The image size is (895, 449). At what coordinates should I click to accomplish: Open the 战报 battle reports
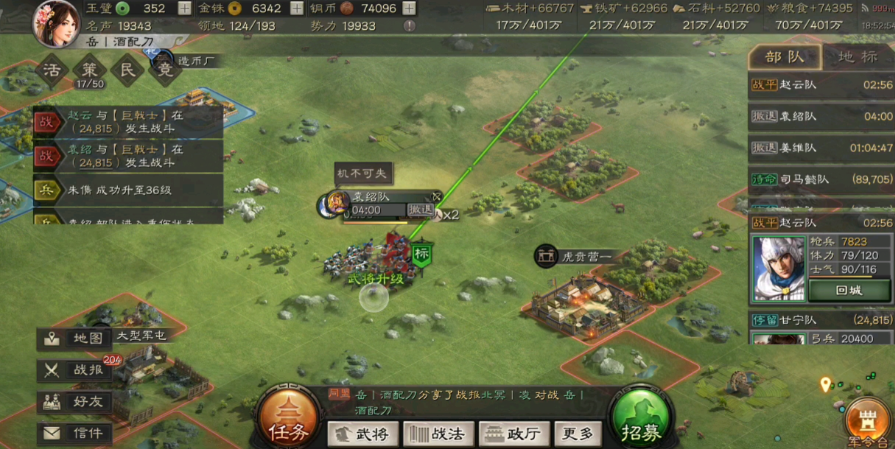(x=74, y=370)
